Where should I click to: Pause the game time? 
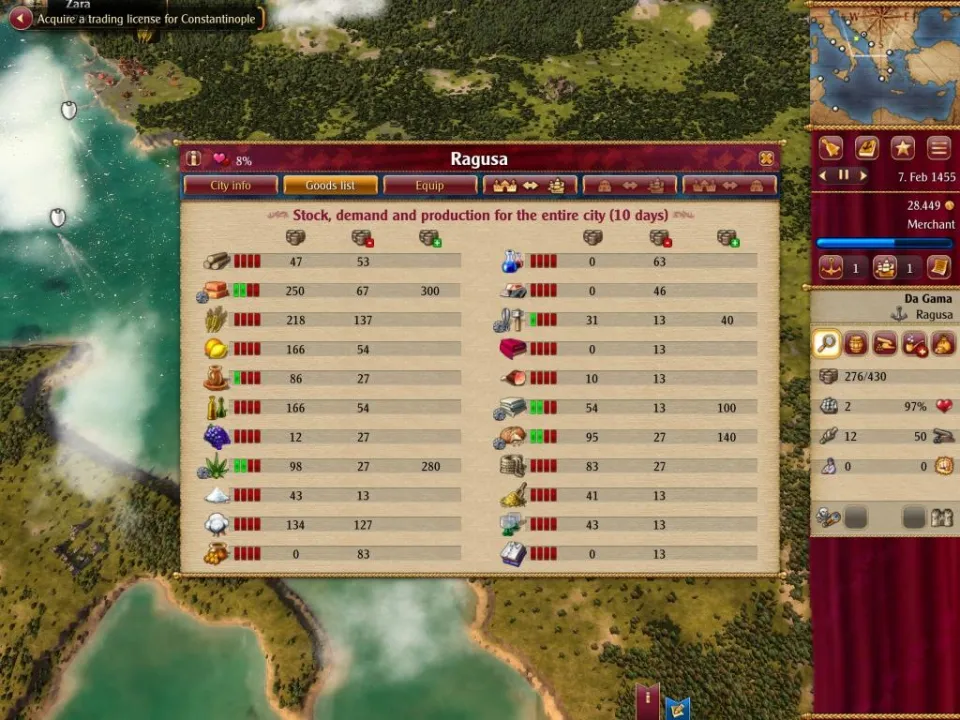tap(843, 175)
